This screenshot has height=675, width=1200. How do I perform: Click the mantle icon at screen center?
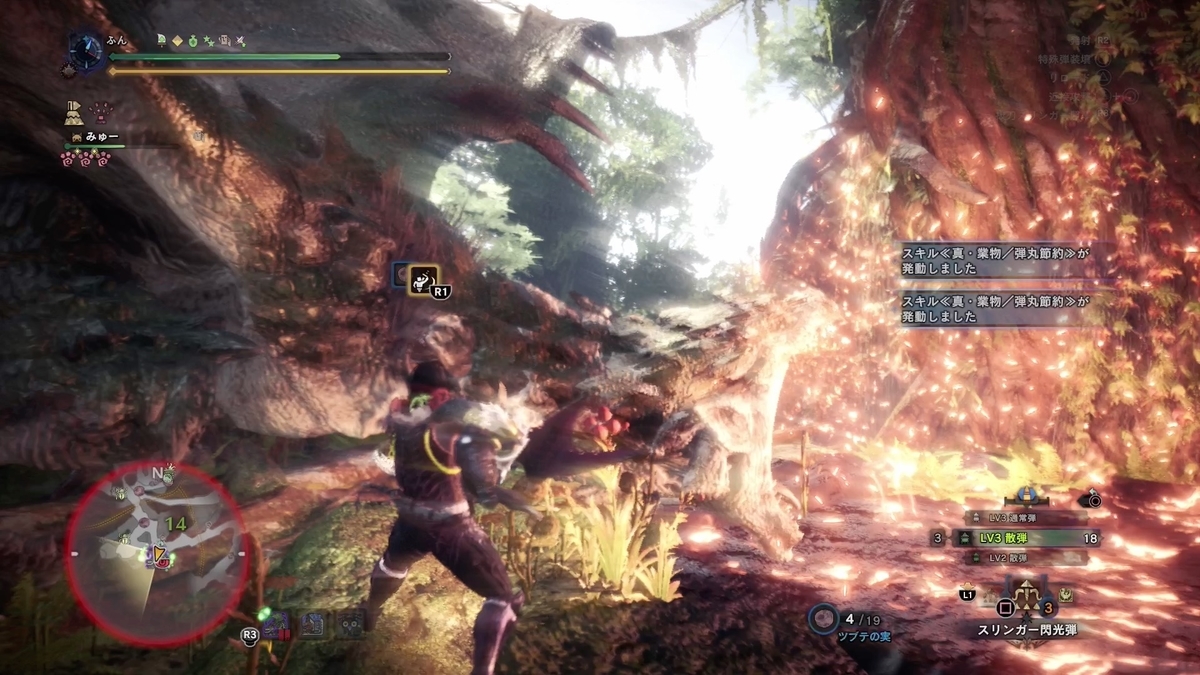pyautogui.click(x=423, y=277)
